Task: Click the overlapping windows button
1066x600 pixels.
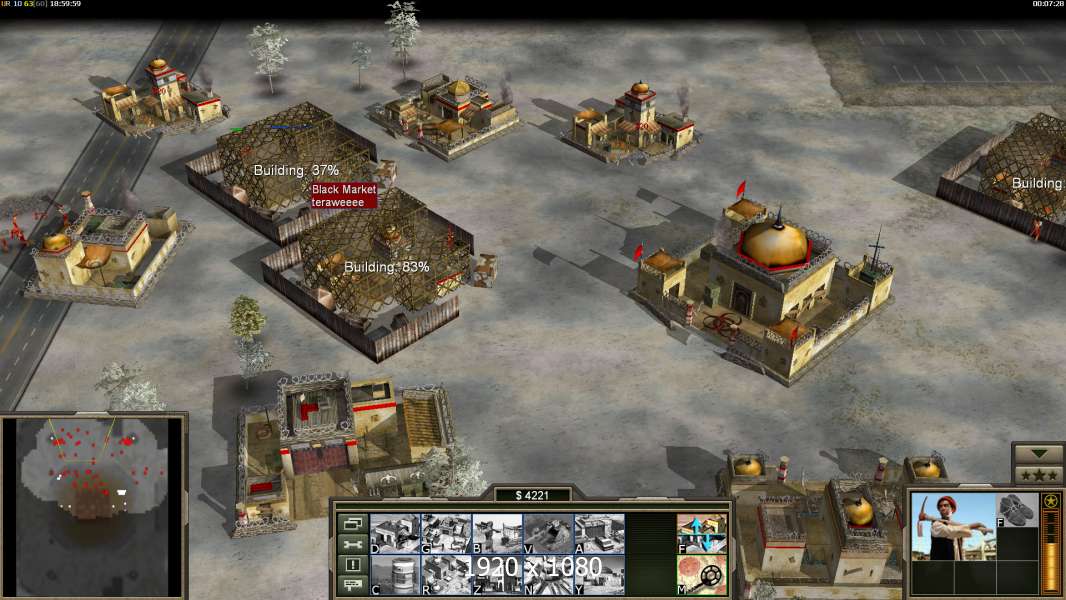Action: (x=351, y=523)
